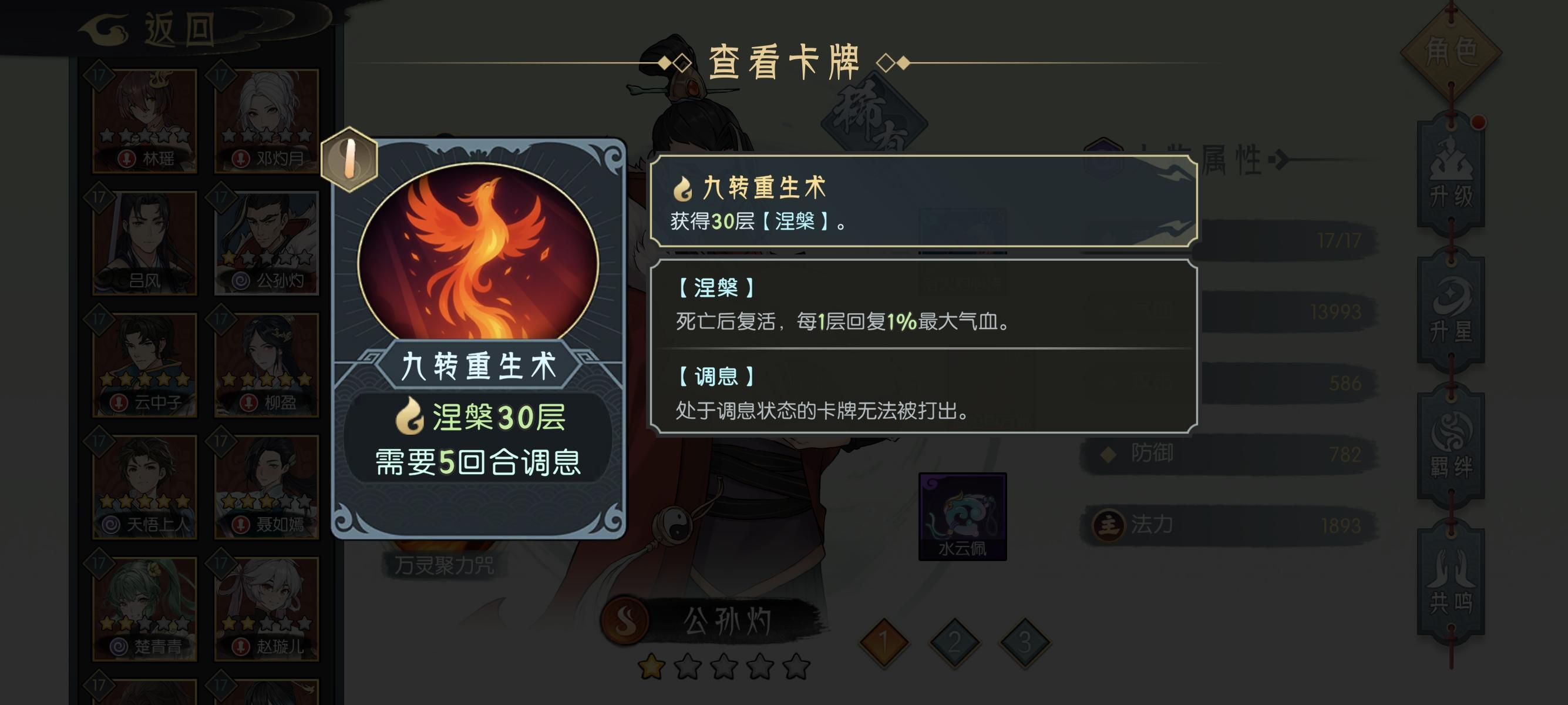Select the 楚青青 character portrait
Image resolution: width=1568 pixels, height=705 pixels.
pyautogui.click(x=145, y=609)
